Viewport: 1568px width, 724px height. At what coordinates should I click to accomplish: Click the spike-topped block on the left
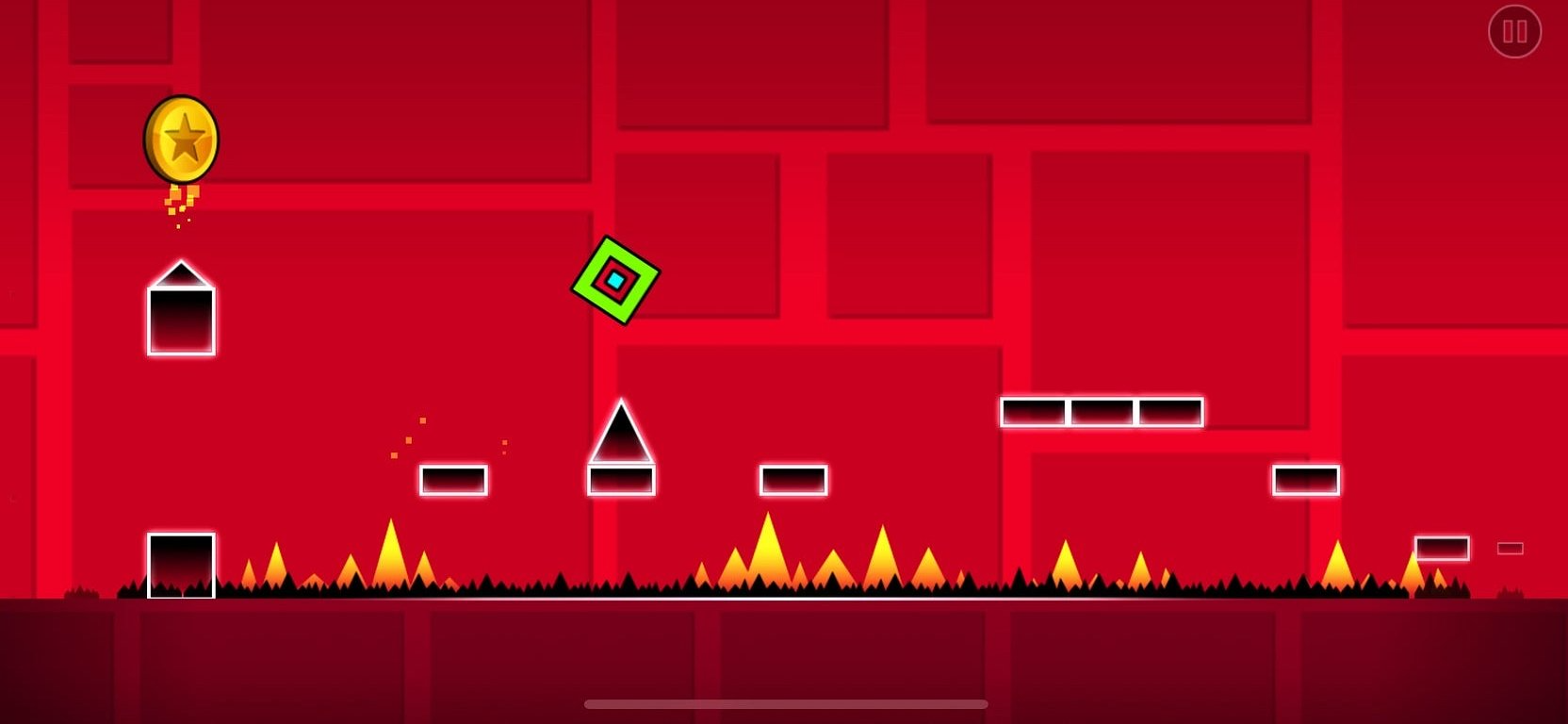coord(181,311)
